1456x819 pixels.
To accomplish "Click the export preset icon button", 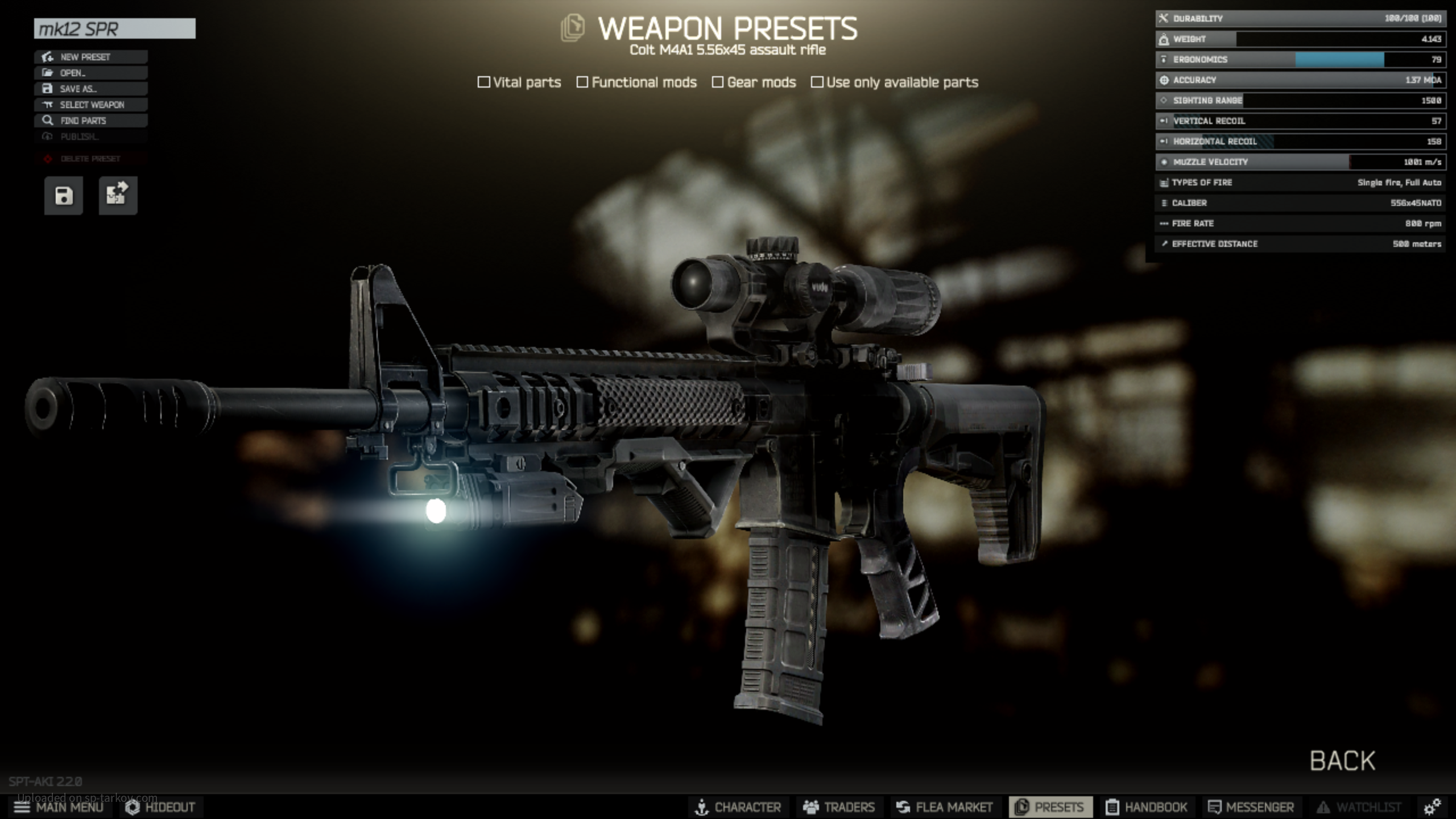I will 118,196.
